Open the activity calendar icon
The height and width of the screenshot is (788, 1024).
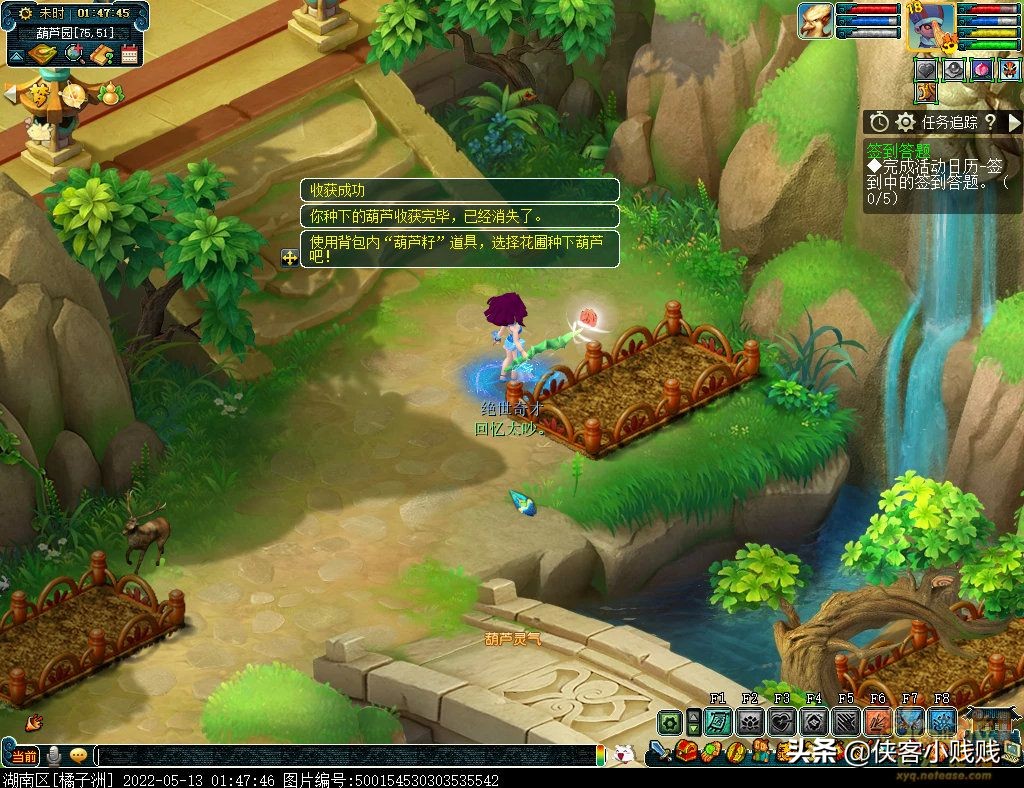pos(129,55)
